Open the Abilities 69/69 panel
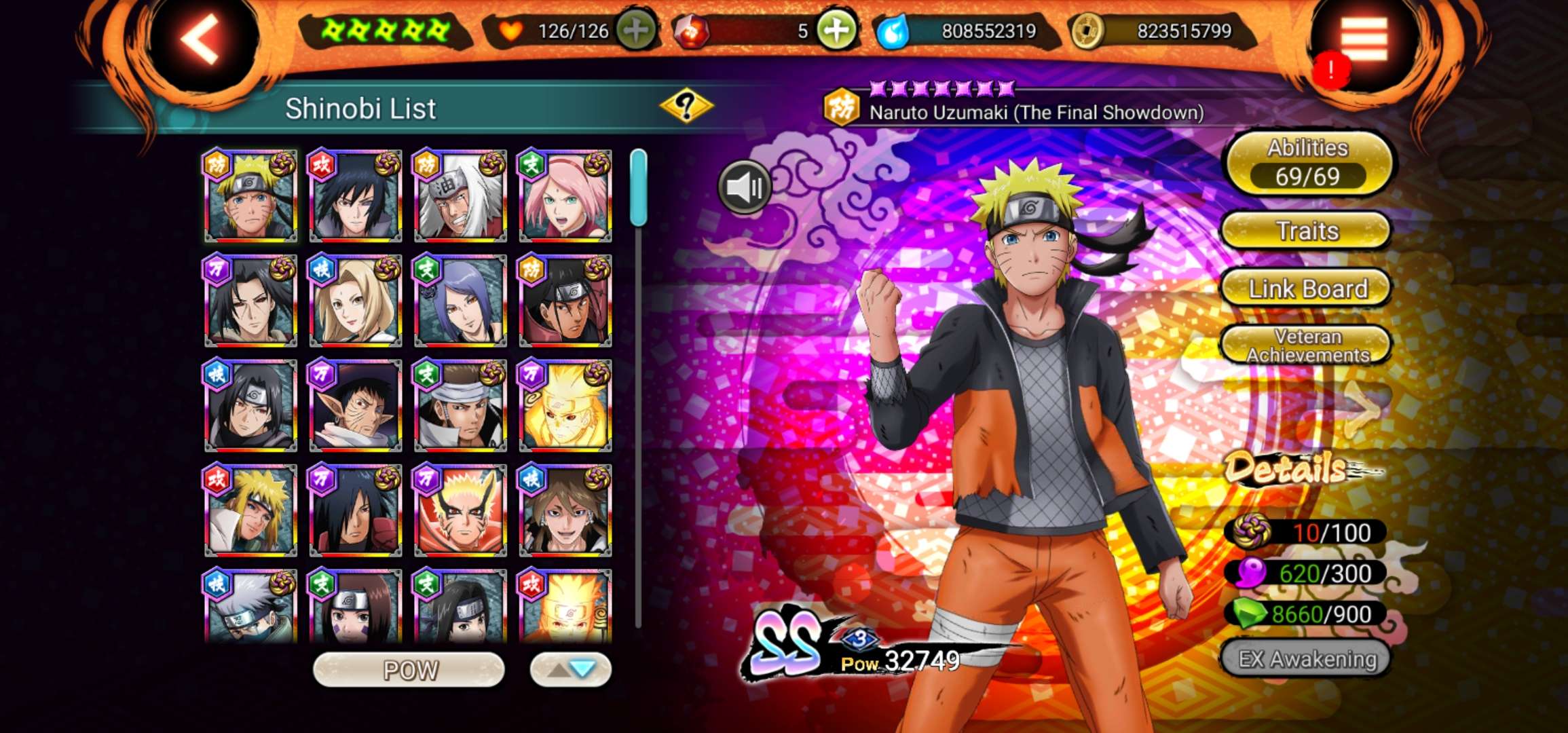 pos(1307,163)
